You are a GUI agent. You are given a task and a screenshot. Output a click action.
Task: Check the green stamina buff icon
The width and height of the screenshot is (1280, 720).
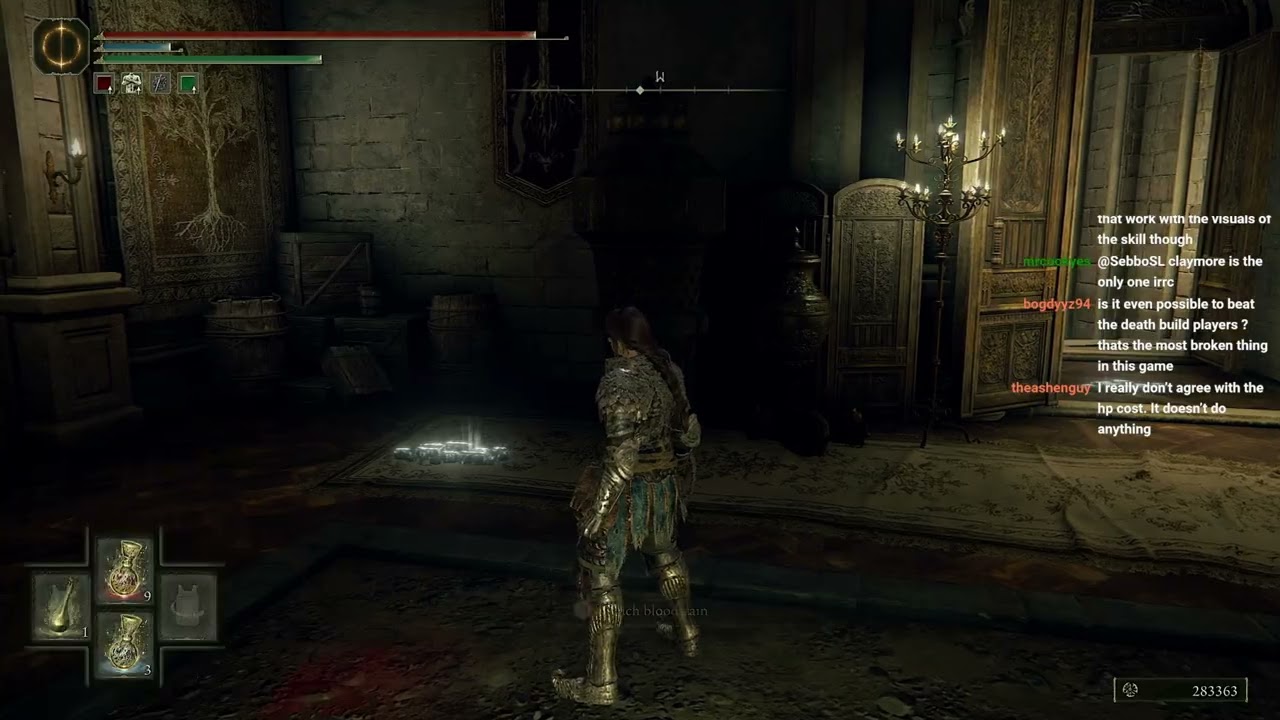point(188,83)
